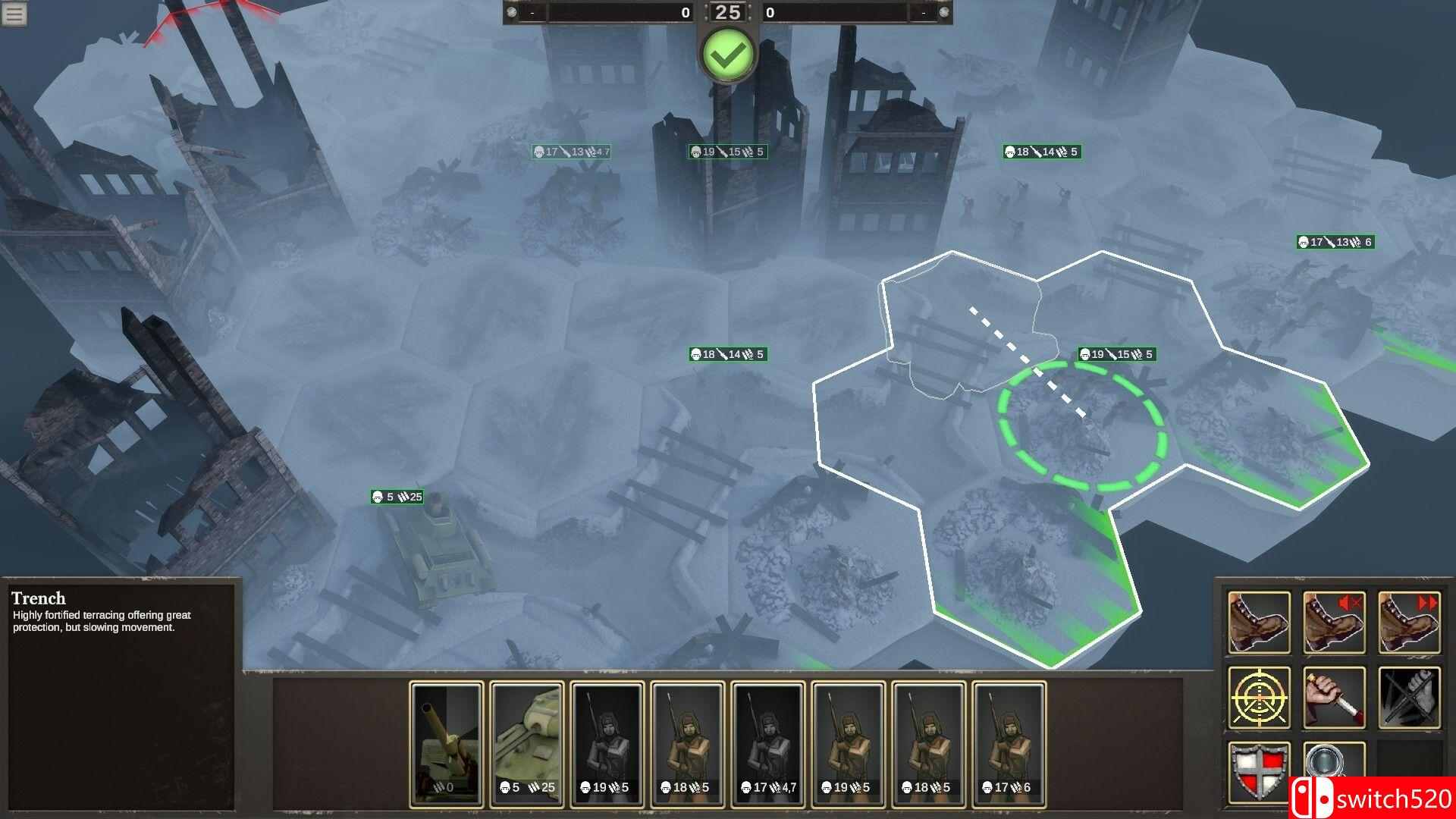The image size is (1456, 819).
Task: Pick the infantry card showing 17 and 6
Action: click(x=1009, y=743)
